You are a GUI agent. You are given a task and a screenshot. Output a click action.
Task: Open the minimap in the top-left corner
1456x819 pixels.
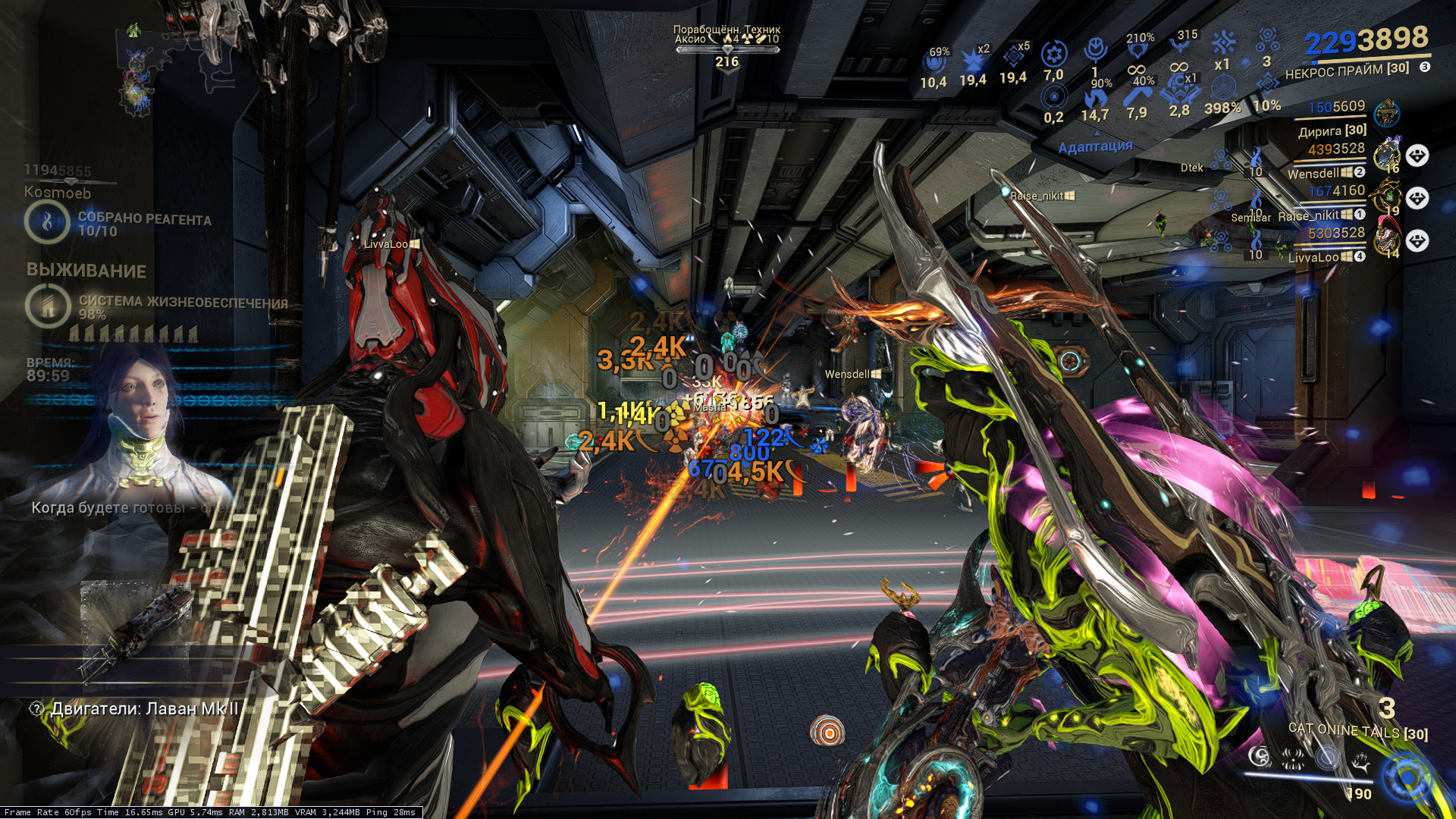click(136, 72)
